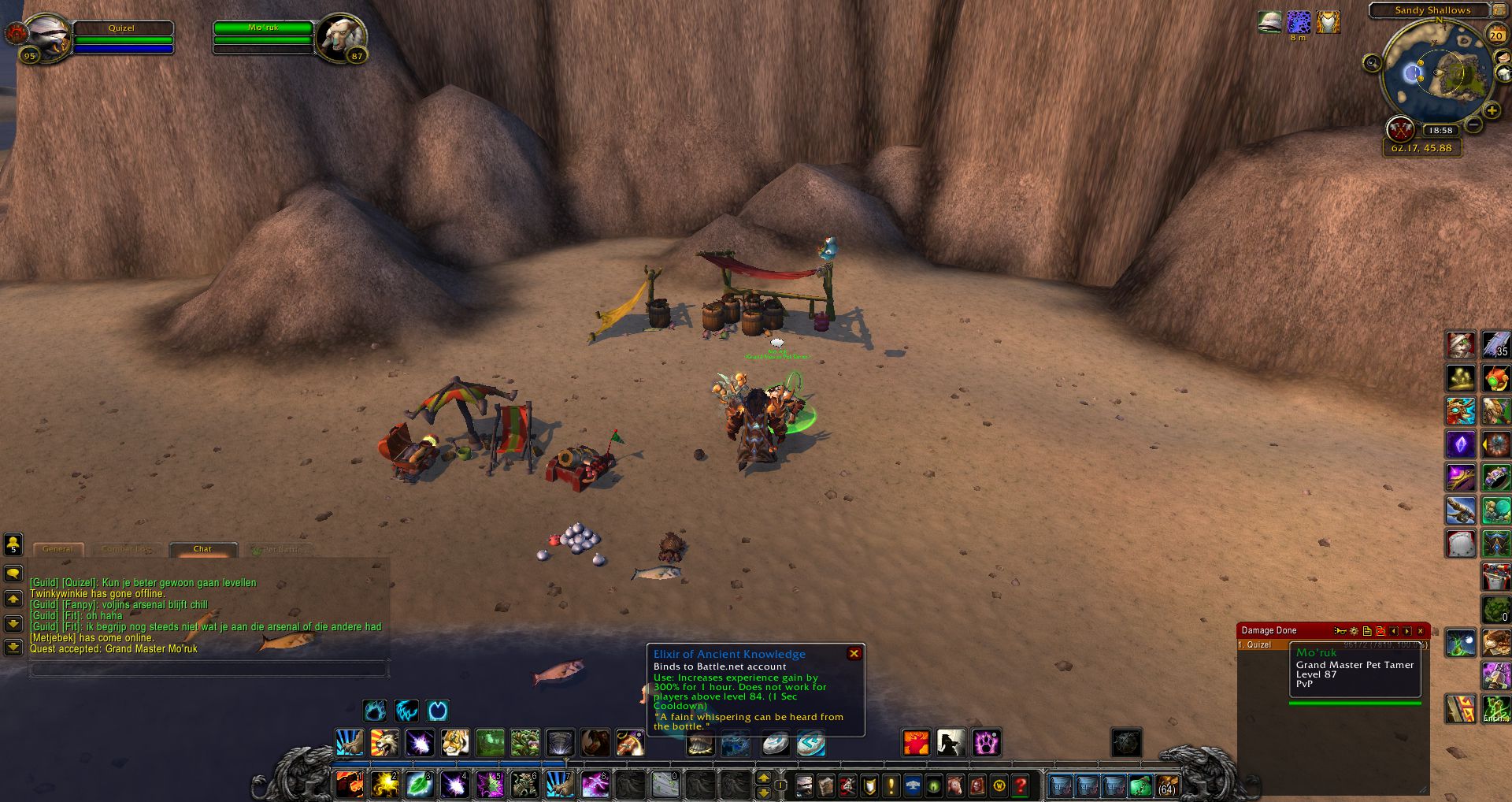Zoom out on the minimap

click(1474, 124)
